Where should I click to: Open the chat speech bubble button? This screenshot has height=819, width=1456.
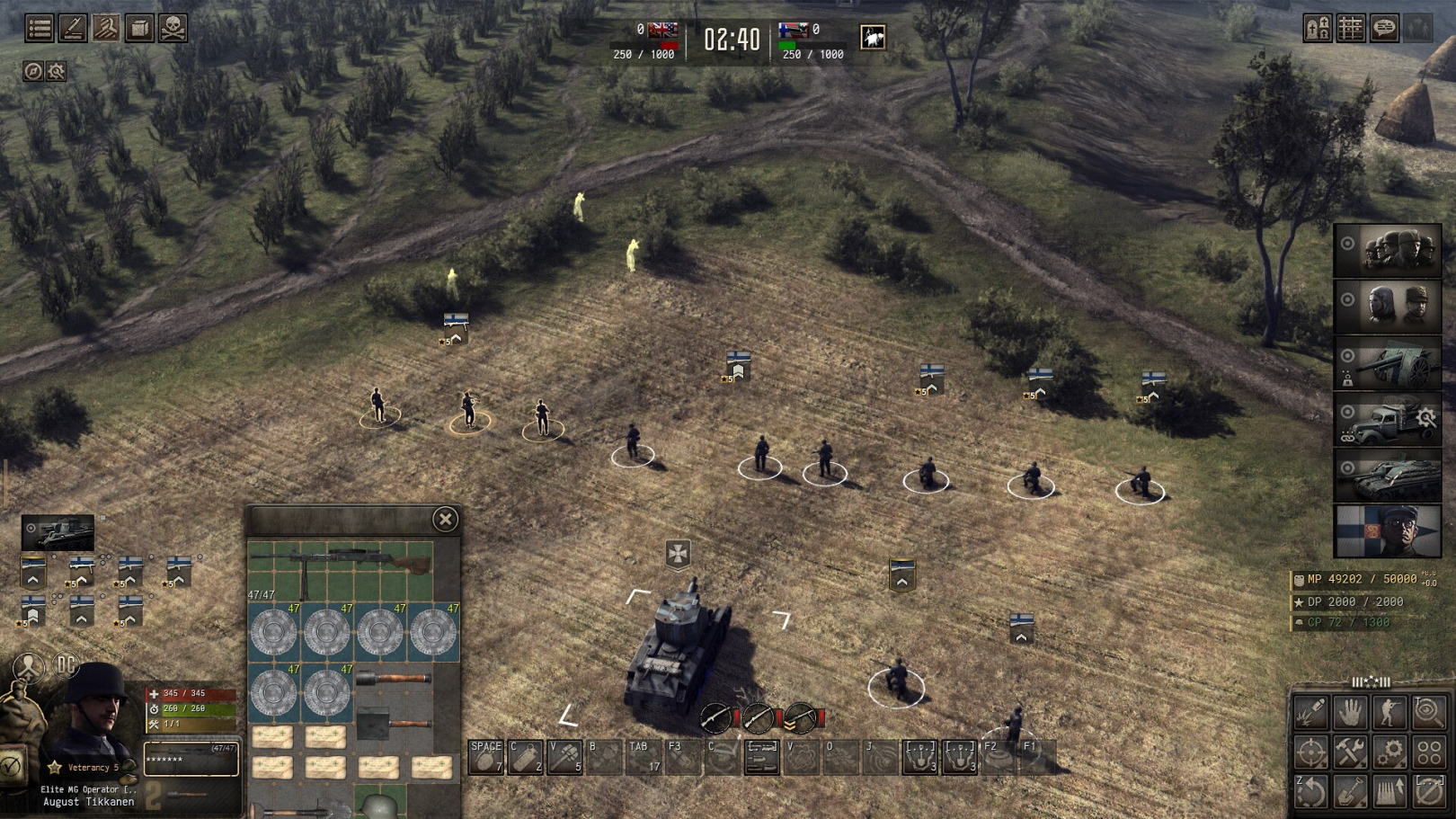coord(1384,28)
